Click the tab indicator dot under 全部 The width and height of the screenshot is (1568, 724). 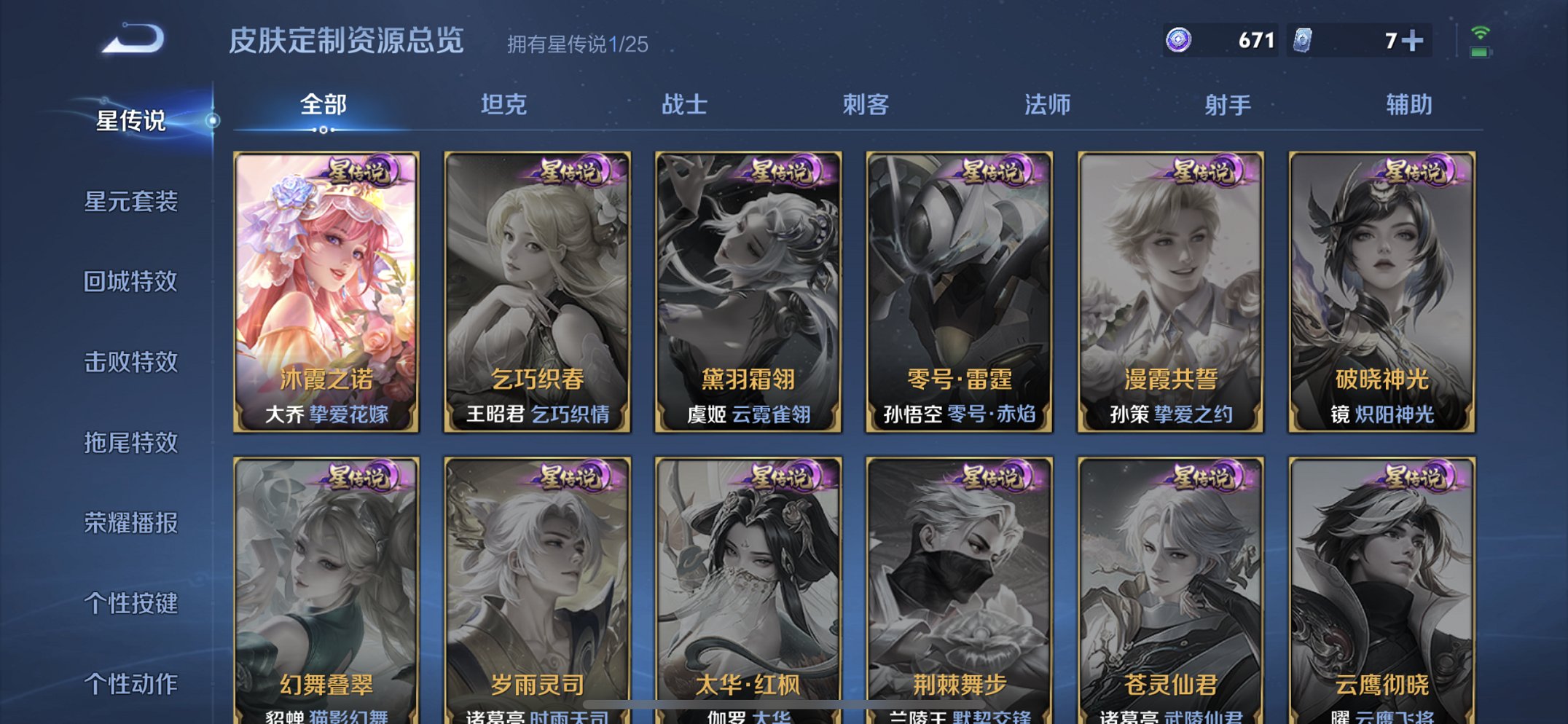point(323,130)
